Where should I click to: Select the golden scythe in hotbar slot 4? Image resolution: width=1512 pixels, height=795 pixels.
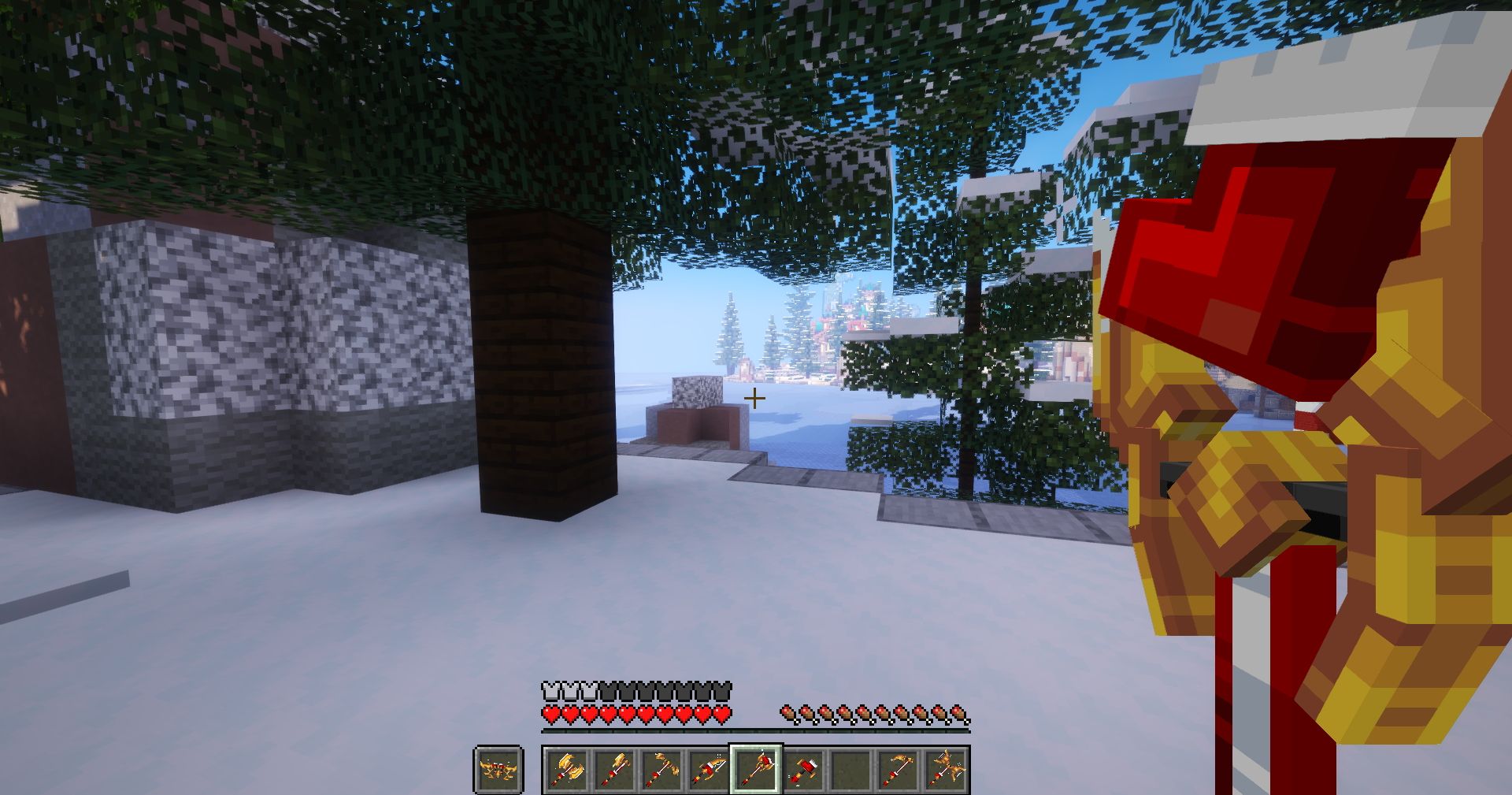pyautogui.click(x=708, y=771)
